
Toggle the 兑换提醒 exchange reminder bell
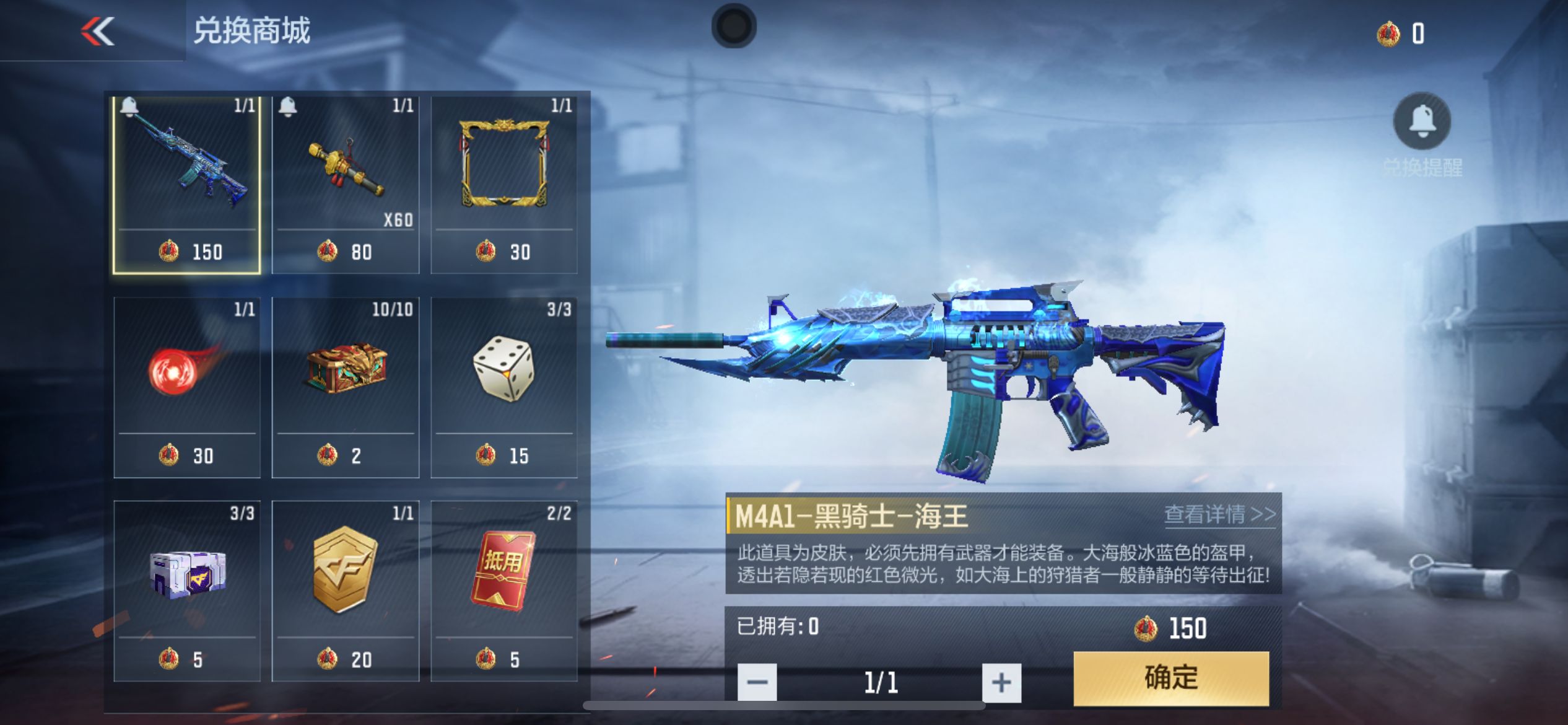[1422, 121]
